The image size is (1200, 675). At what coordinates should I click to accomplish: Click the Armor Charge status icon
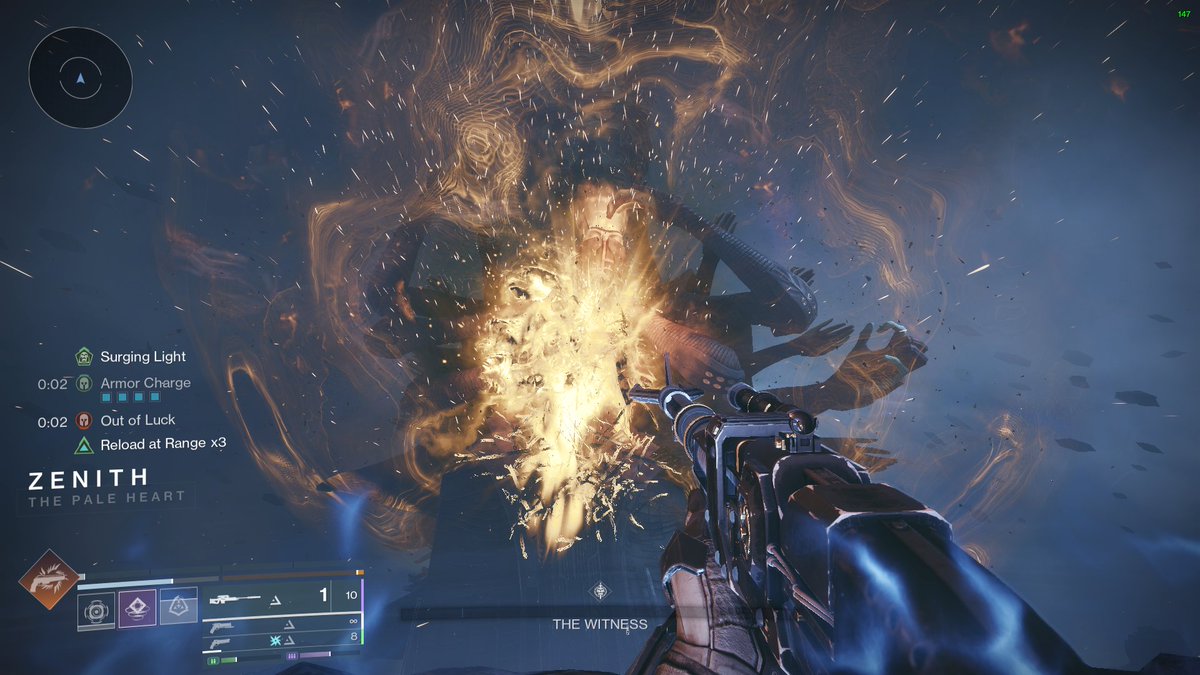click(83, 383)
